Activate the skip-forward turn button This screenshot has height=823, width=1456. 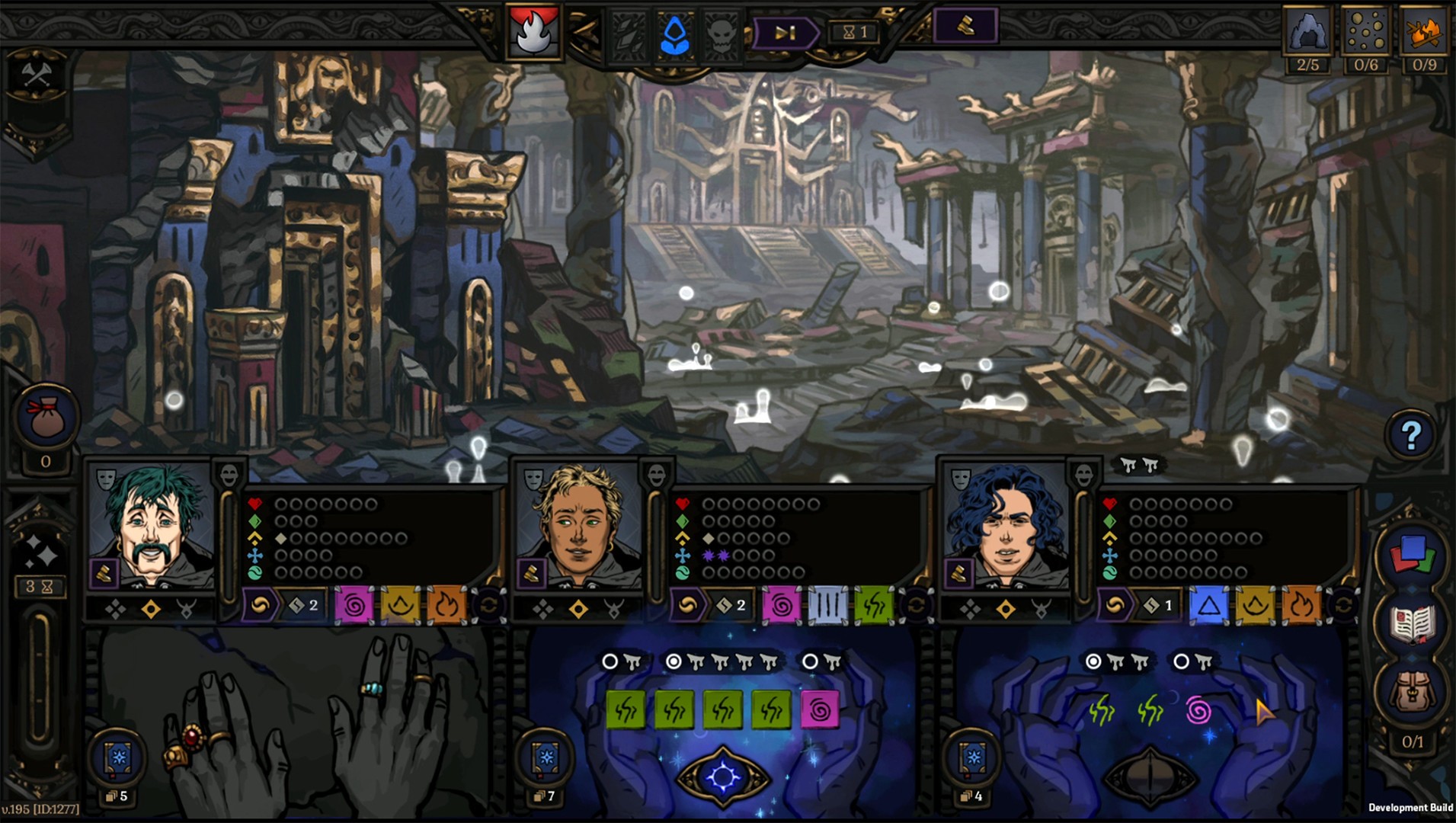[785, 33]
